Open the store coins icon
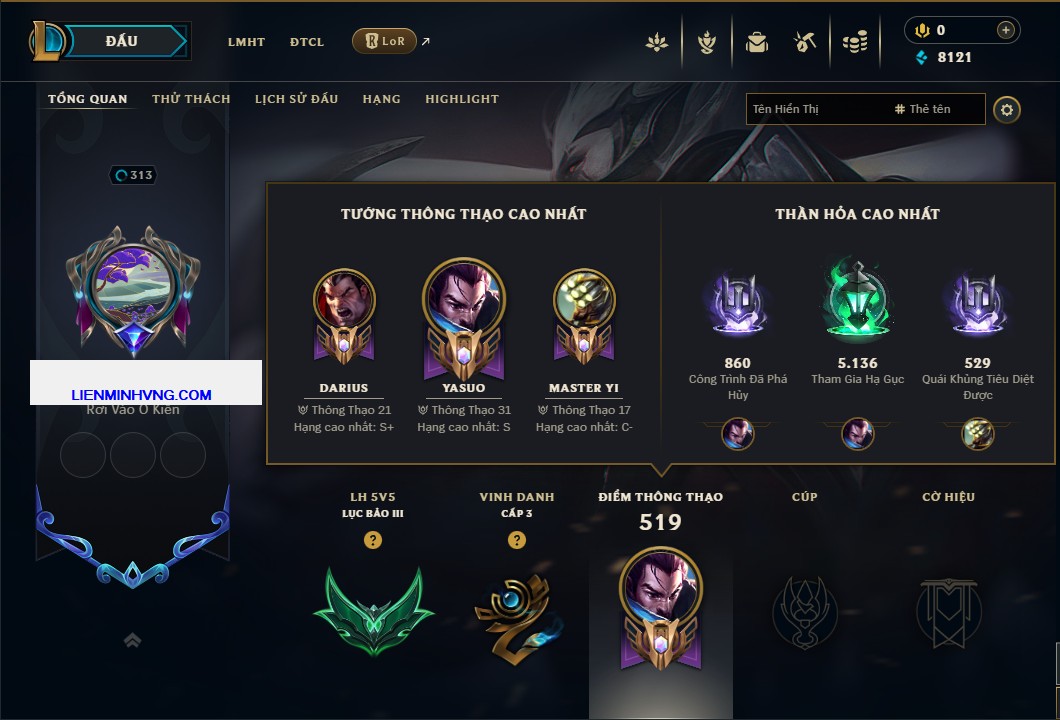This screenshot has width=1060, height=720. coord(854,42)
